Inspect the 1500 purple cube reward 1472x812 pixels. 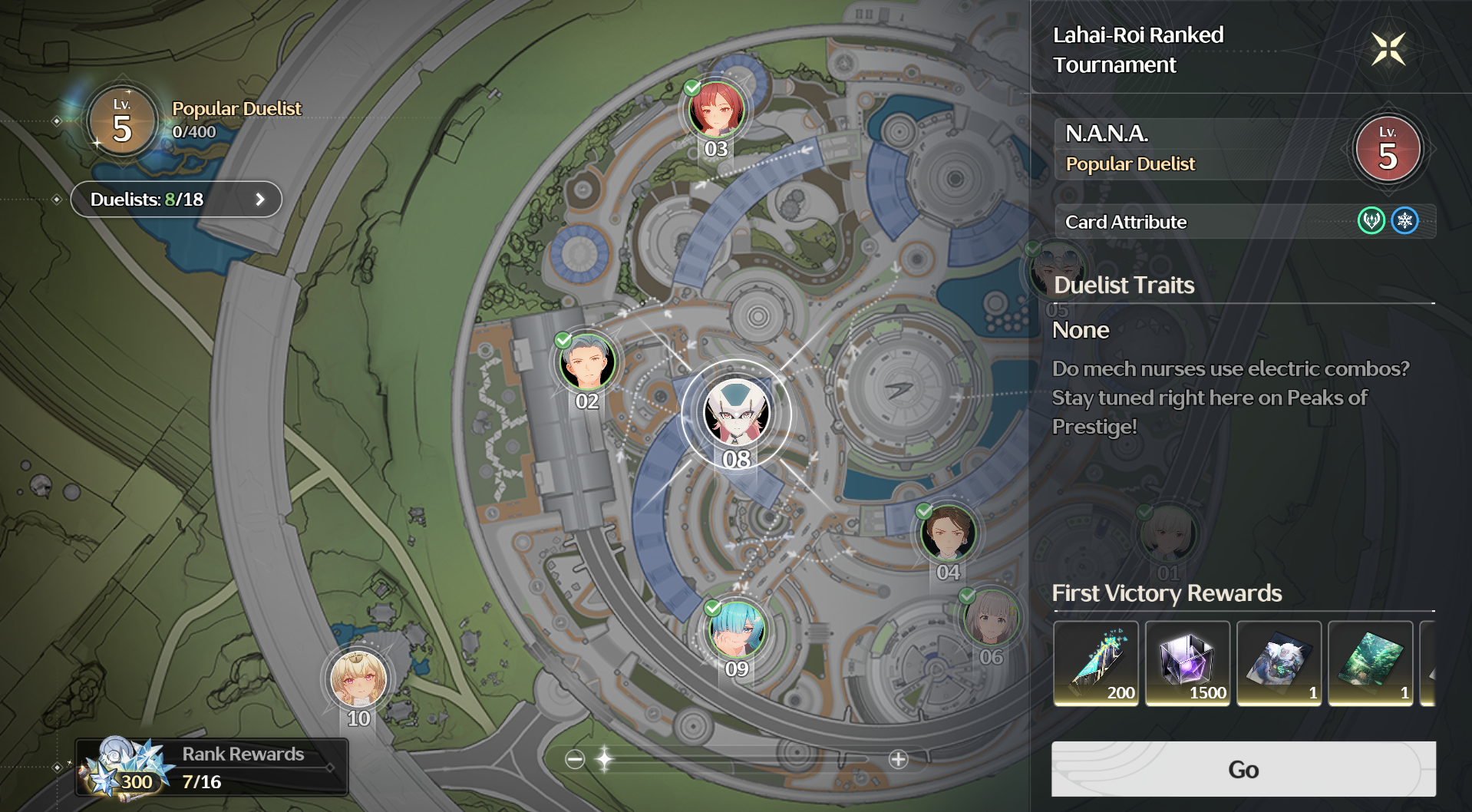[1187, 662]
